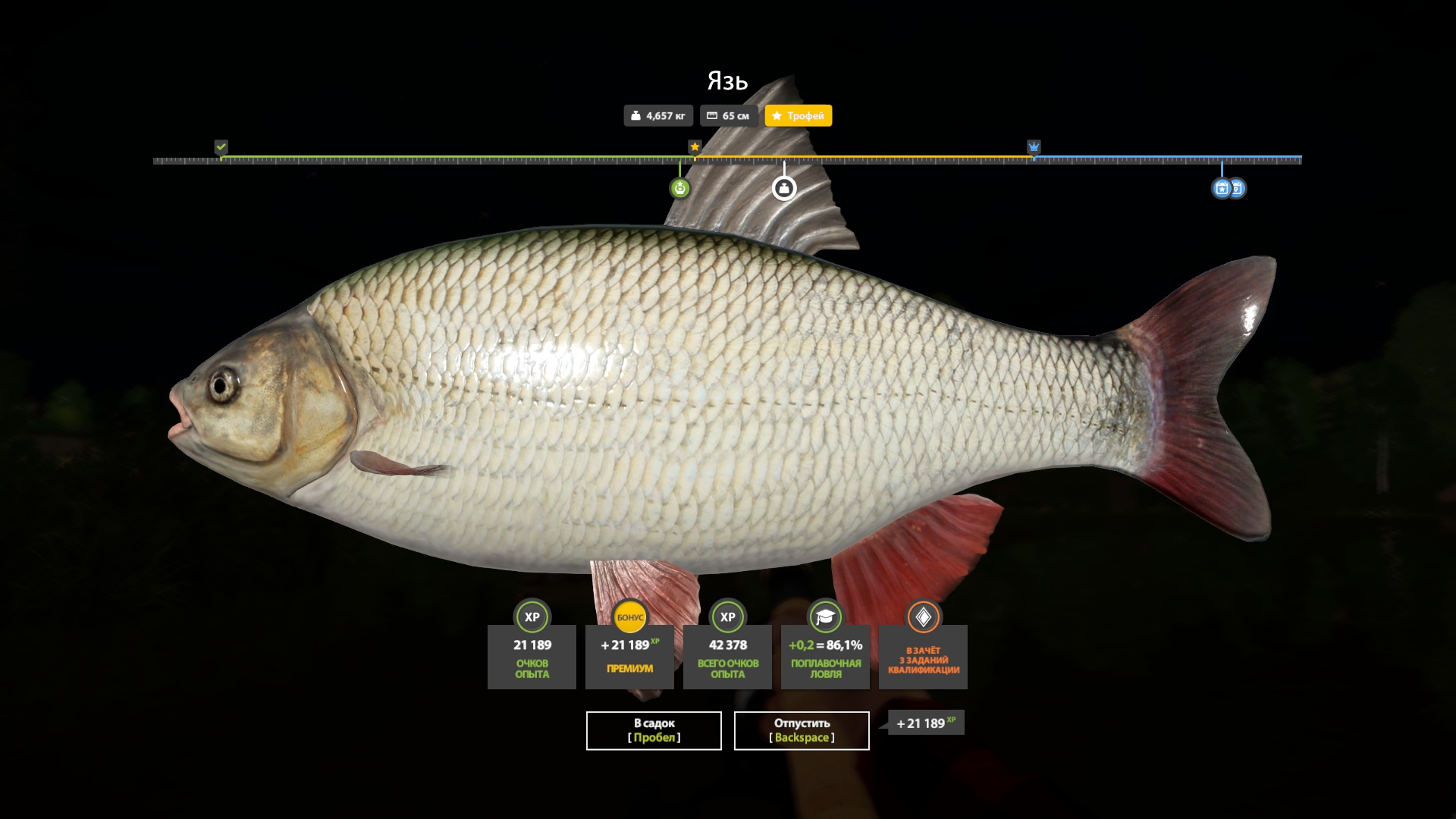Screen dimensions: 1456x819
Task: Release the fish with the Отпустить button
Action: pyautogui.click(x=802, y=730)
